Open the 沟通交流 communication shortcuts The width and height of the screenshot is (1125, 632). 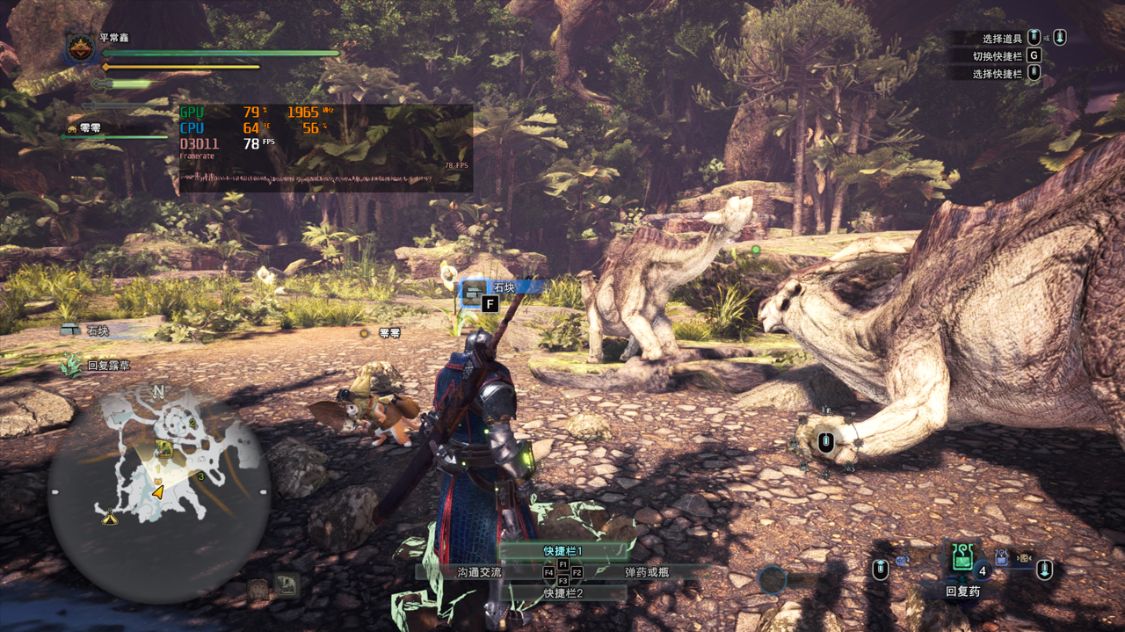click(x=473, y=572)
